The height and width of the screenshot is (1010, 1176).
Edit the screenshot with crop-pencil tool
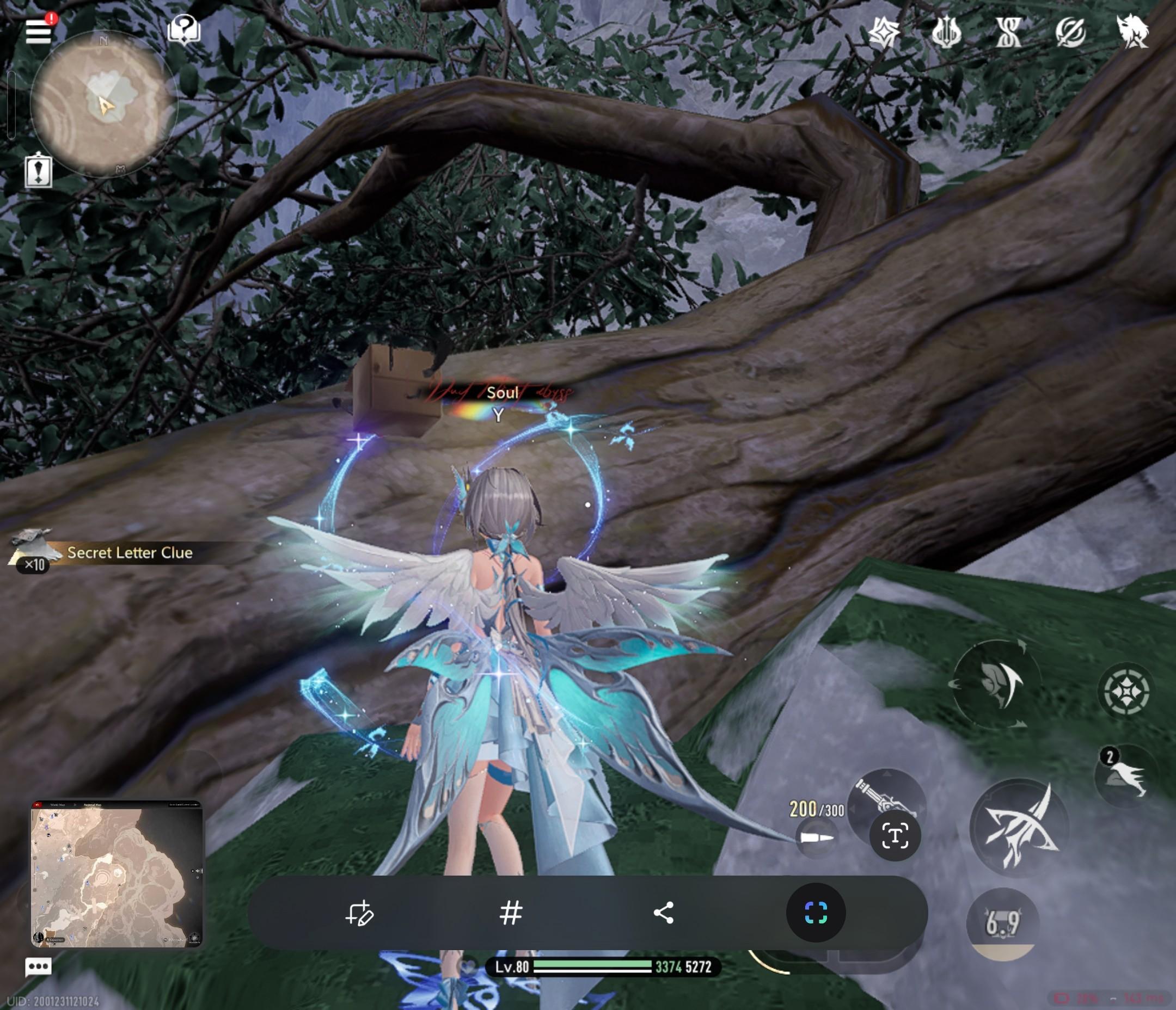(x=359, y=913)
